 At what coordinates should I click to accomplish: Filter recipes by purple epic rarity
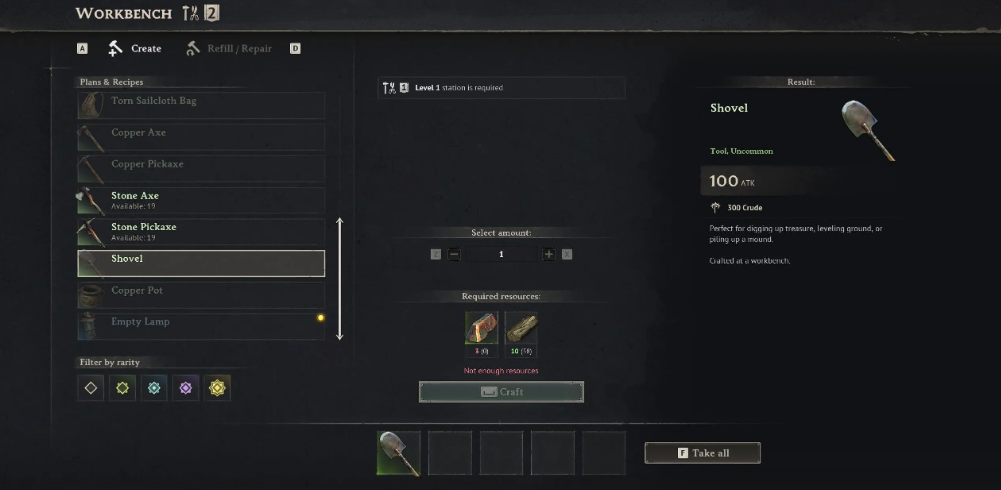(x=185, y=388)
